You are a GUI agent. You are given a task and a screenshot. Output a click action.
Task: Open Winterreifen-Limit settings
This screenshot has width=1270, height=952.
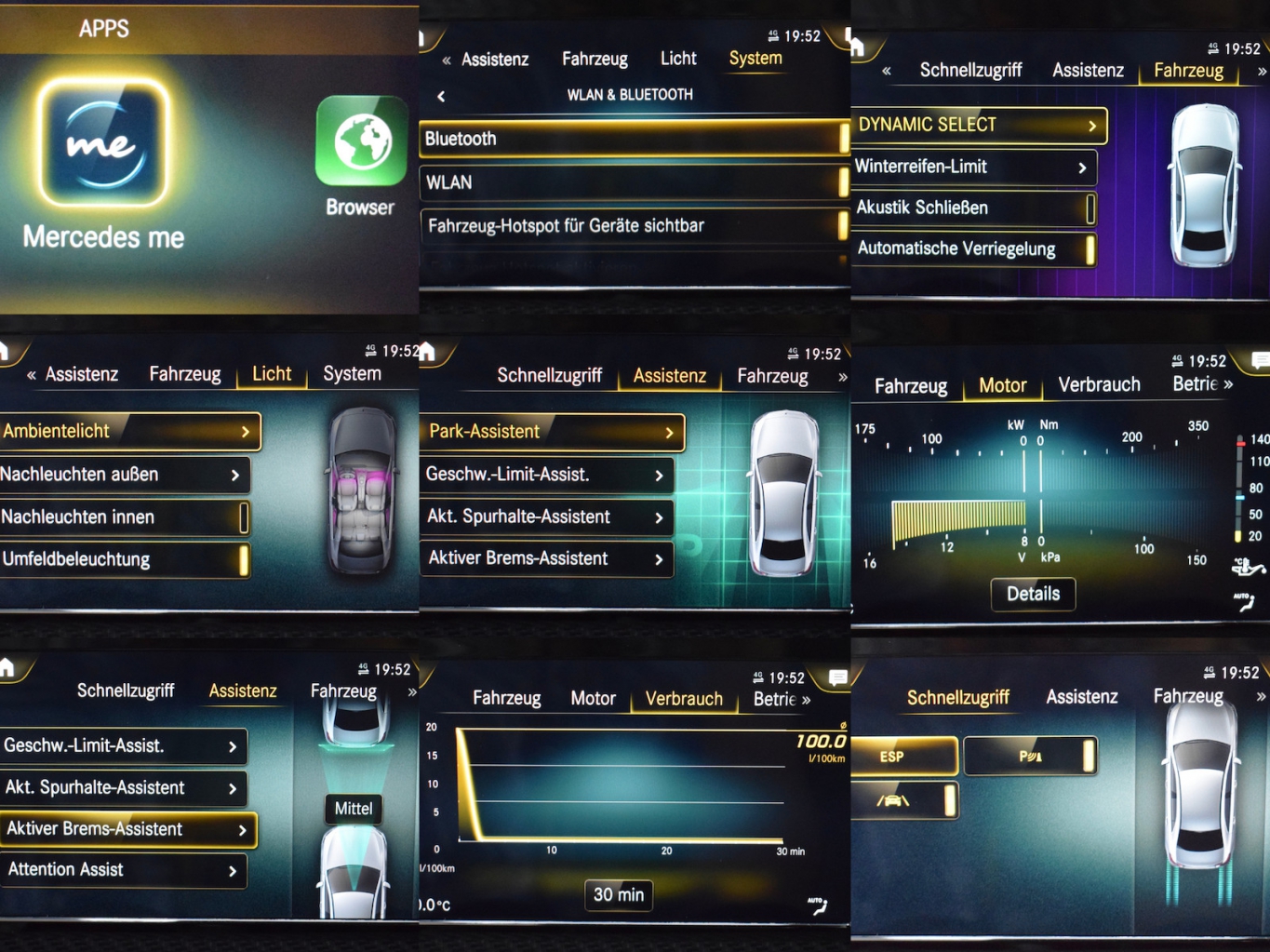[x=972, y=167]
